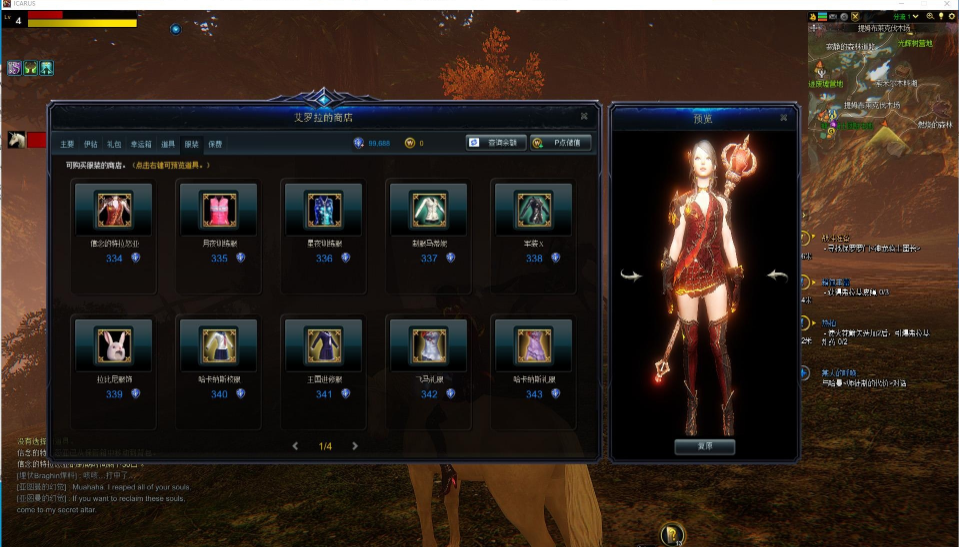Select the rabbit head accessory item

click(113, 346)
